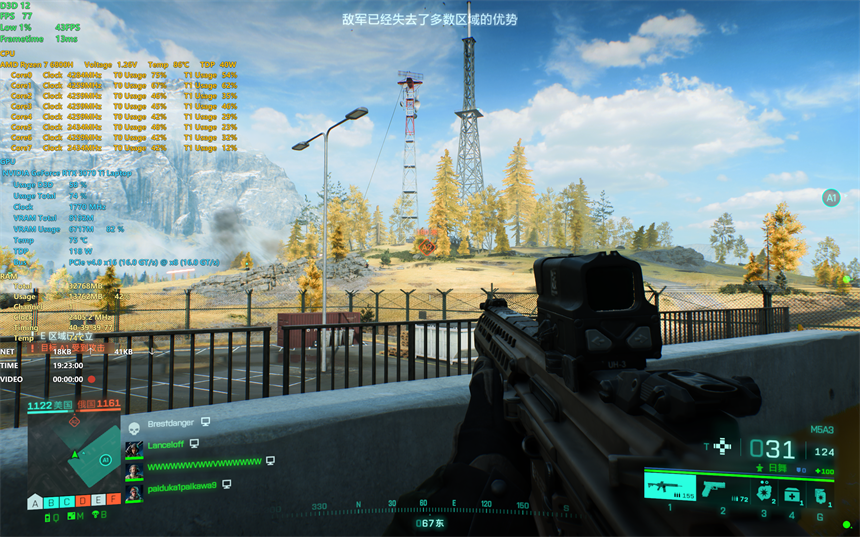The height and width of the screenshot is (537, 860).
Task: Click the plus-shaped attachment icon beside T
Action: click(723, 447)
